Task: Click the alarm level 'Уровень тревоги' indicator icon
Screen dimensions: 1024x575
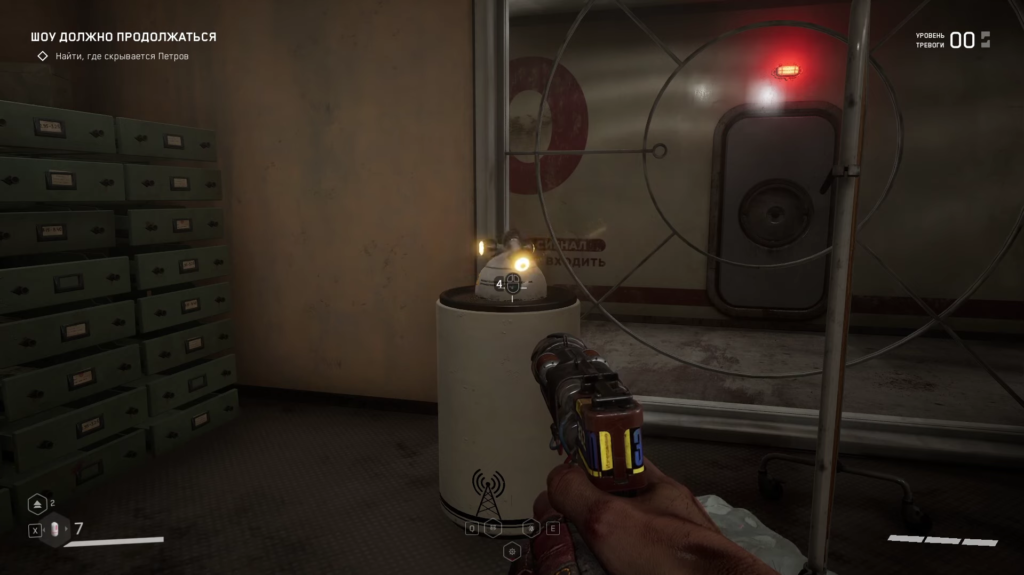Action: click(x=985, y=40)
